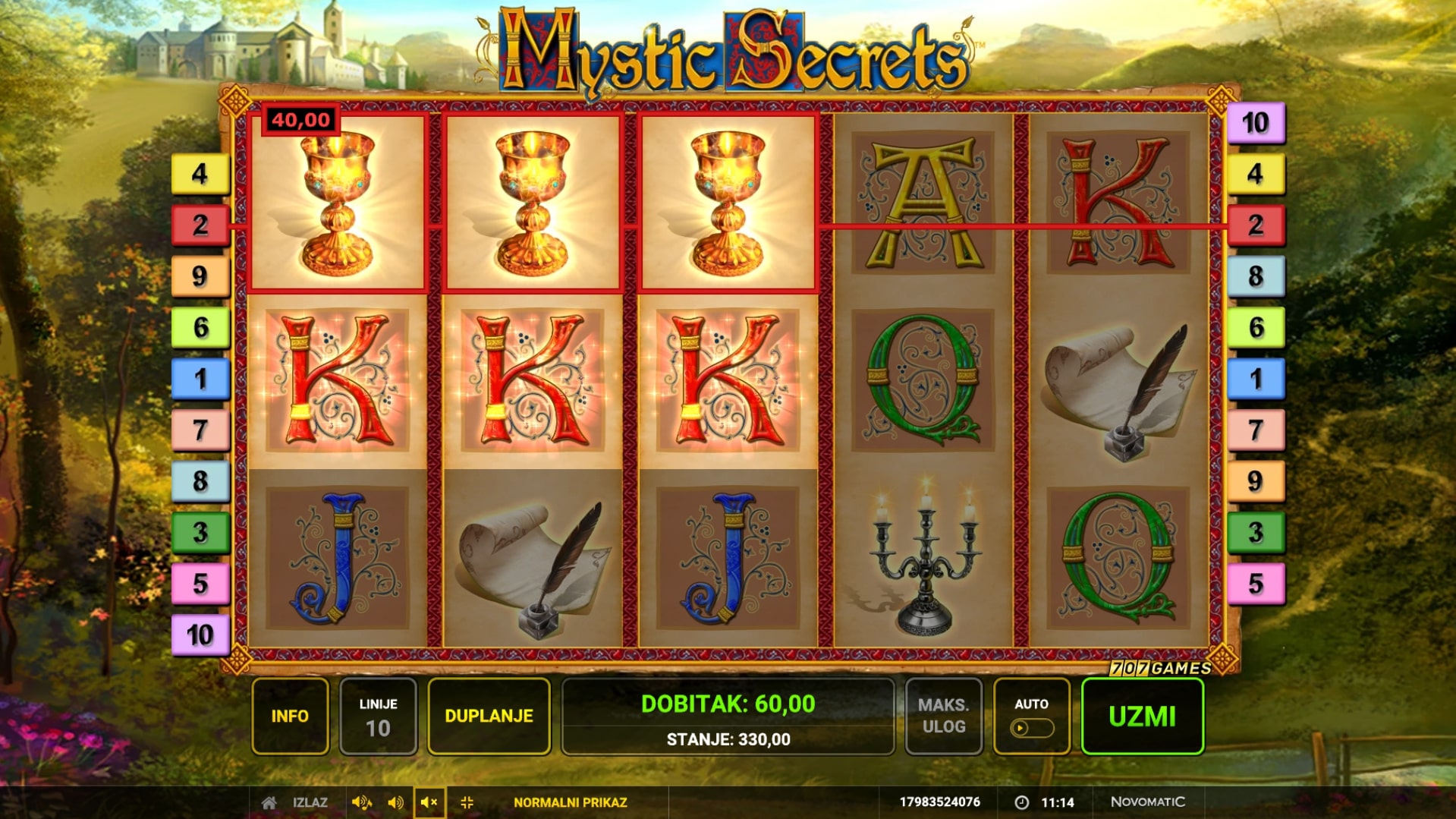The width and height of the screenshot is (1456, 819).
Task: Set the MAKS. ULOG maximum bet
Action: [943, 716]
